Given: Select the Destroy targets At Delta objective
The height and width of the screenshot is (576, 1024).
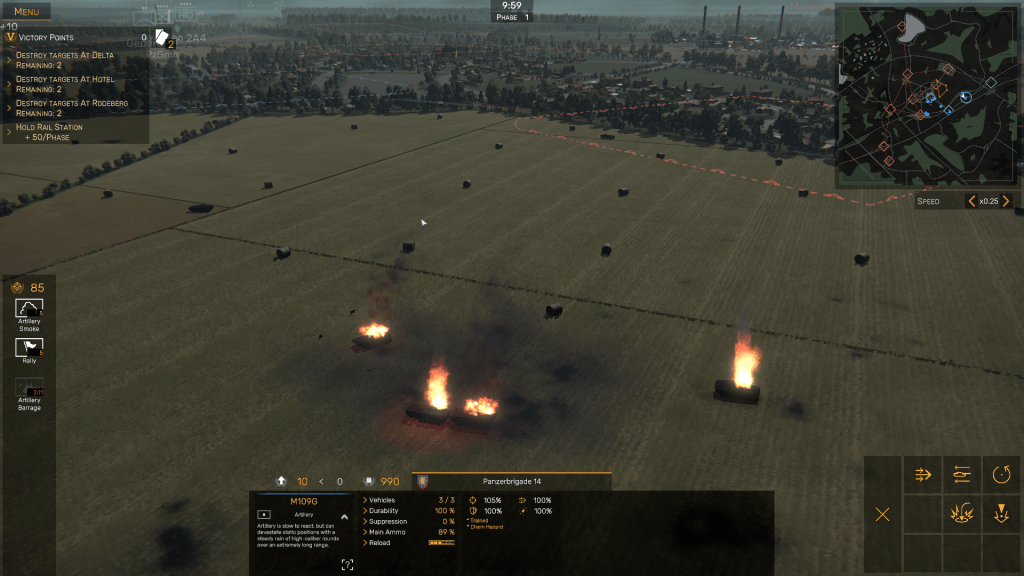Looking at the screenshot, I should pos(66,60).
